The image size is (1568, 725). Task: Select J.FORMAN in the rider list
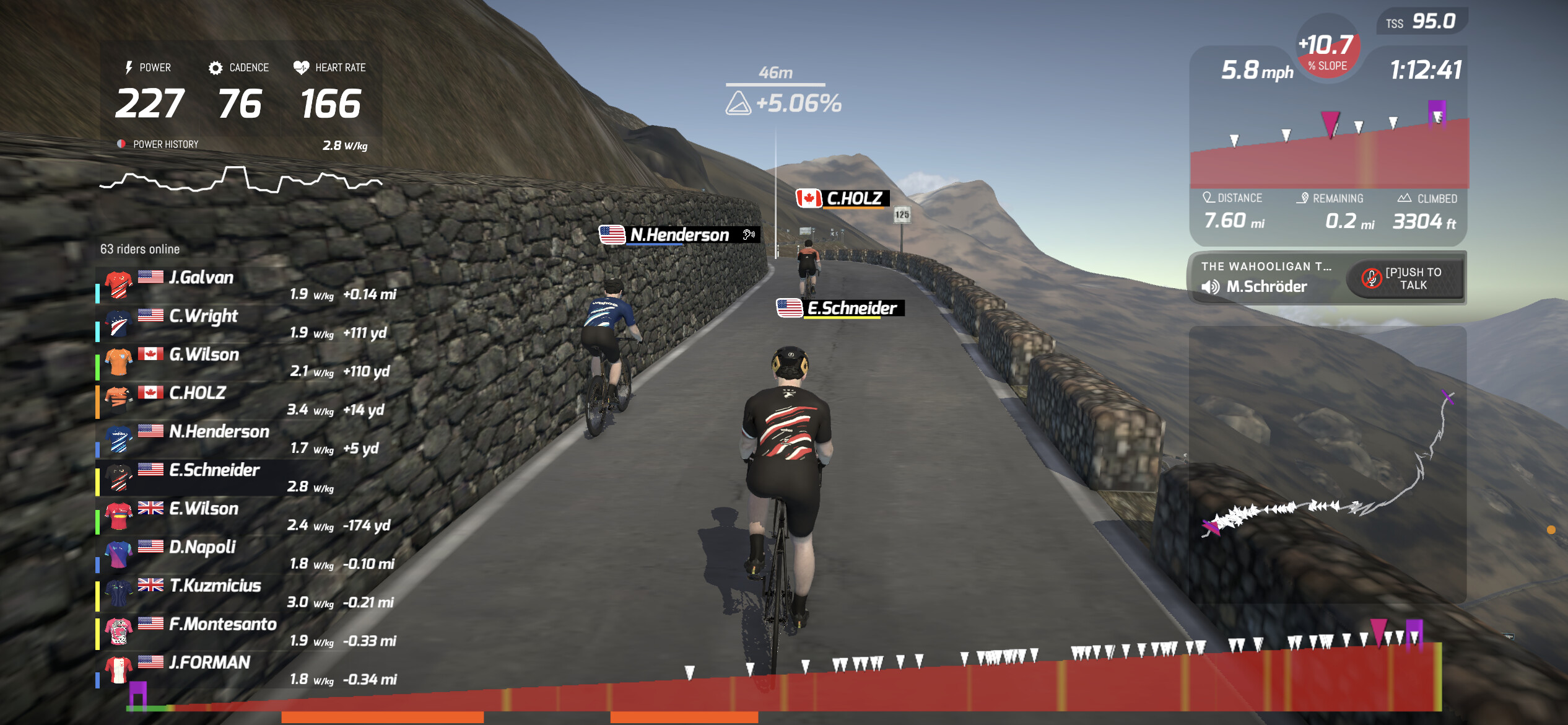coord(248,669)
